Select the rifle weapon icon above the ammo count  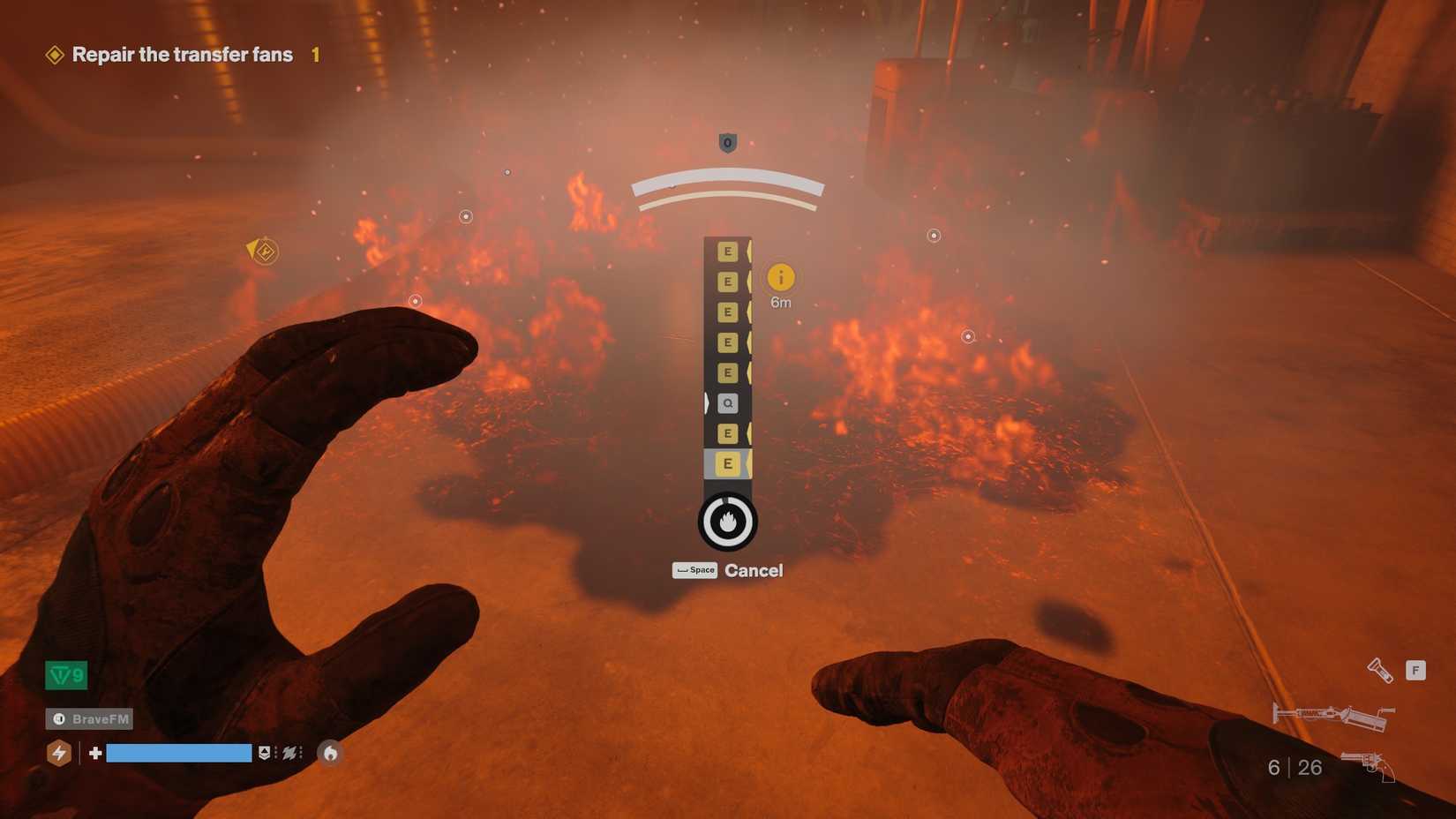pos(1332,715)
